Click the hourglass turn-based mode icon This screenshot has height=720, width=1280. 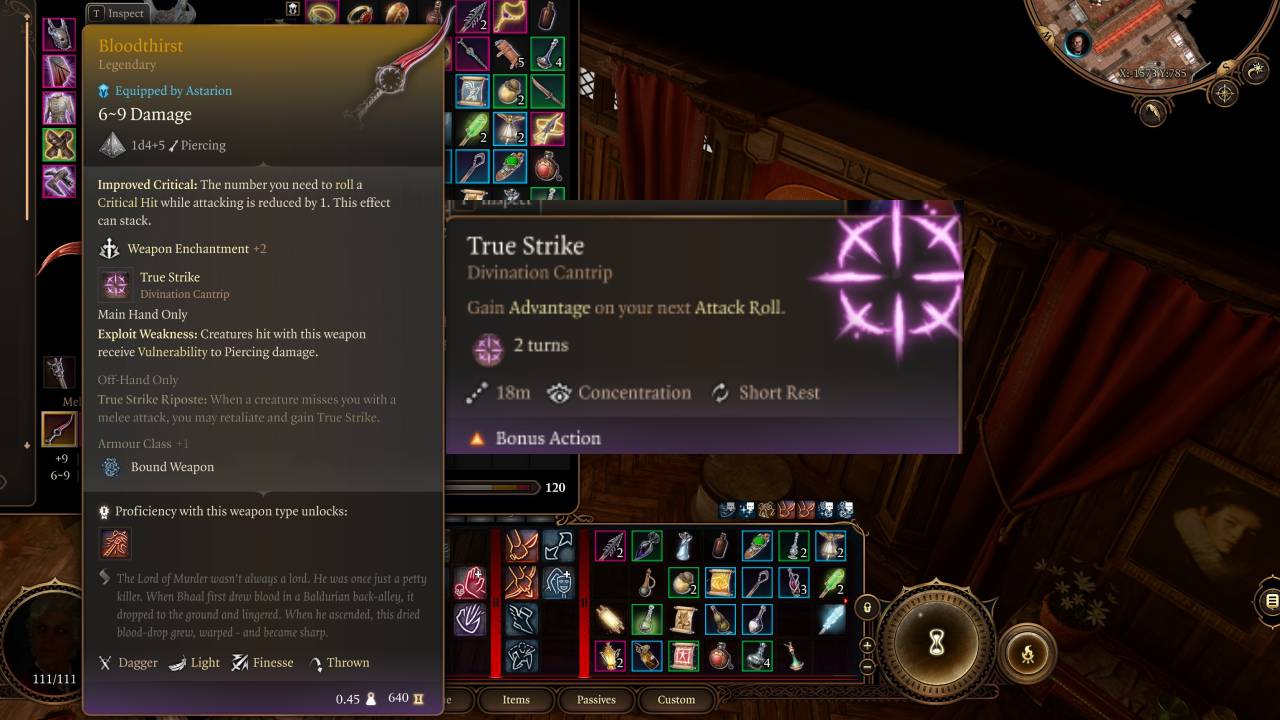[x=937, y=645]
